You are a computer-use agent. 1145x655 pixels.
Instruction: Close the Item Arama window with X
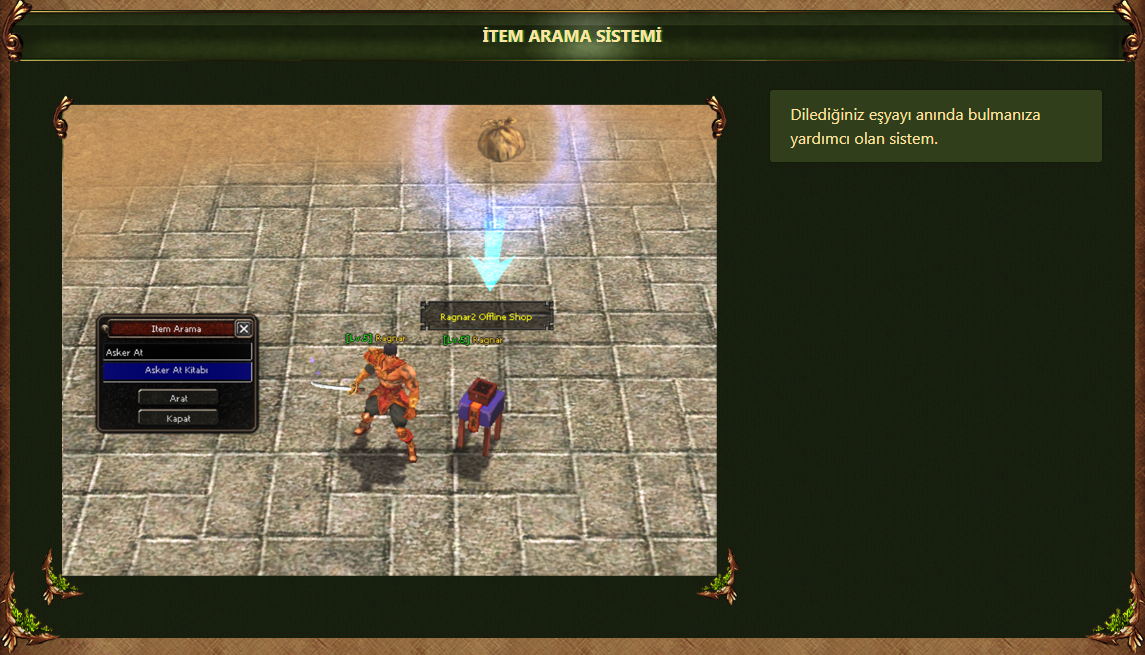pyautogui.click(x=244, y=328)
